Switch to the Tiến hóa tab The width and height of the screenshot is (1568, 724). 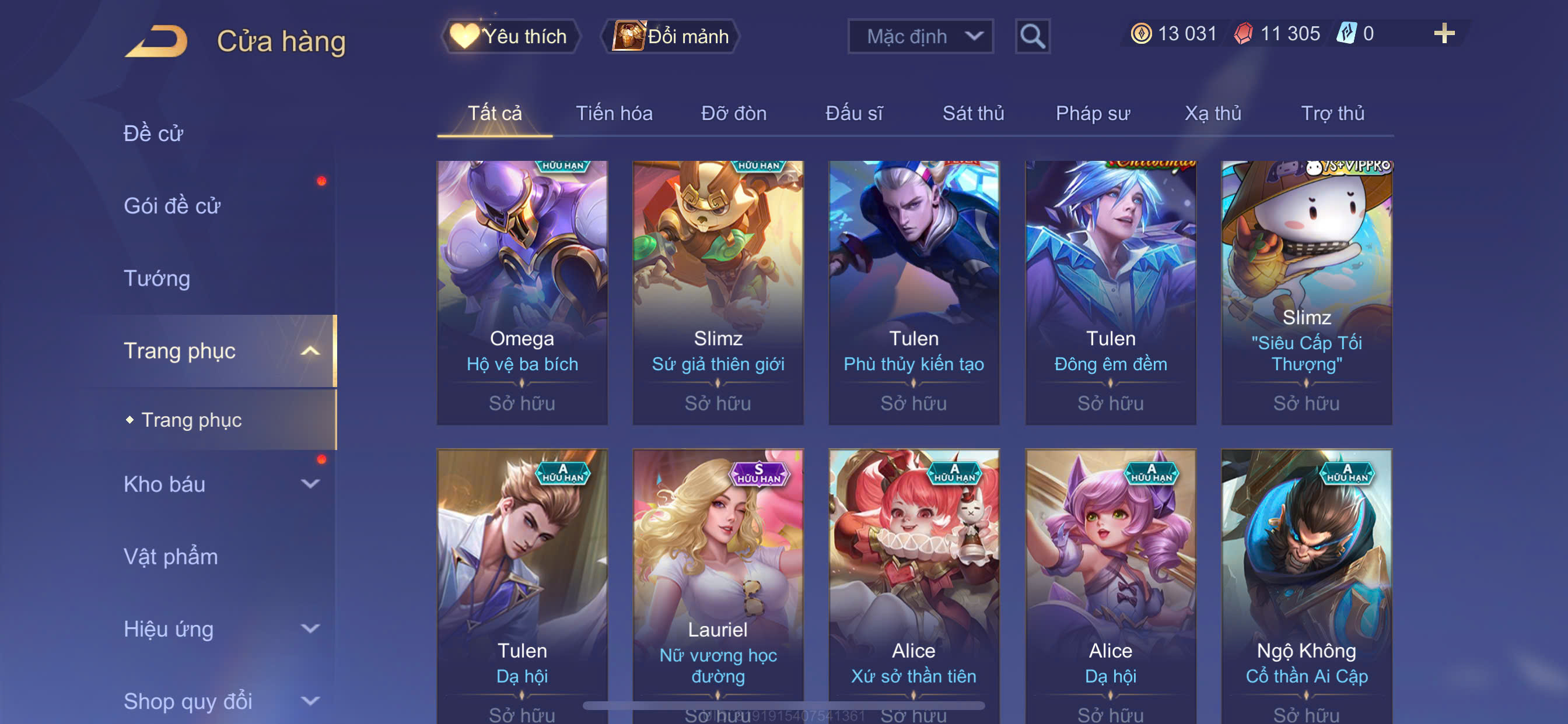(614, 113)
